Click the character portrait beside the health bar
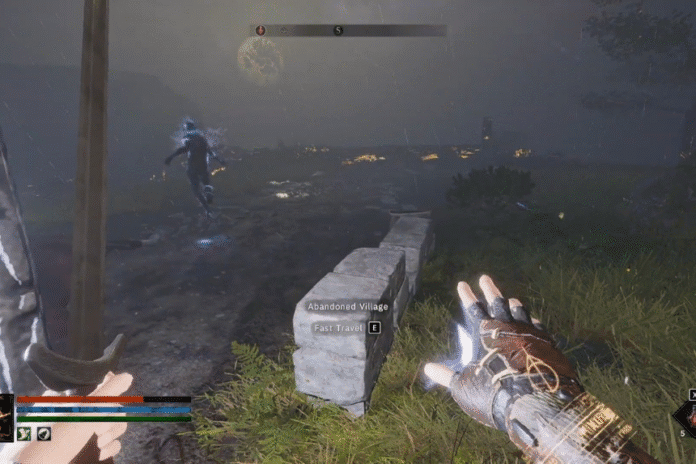The height and width of the screenshot is (464, 696). 5,417
